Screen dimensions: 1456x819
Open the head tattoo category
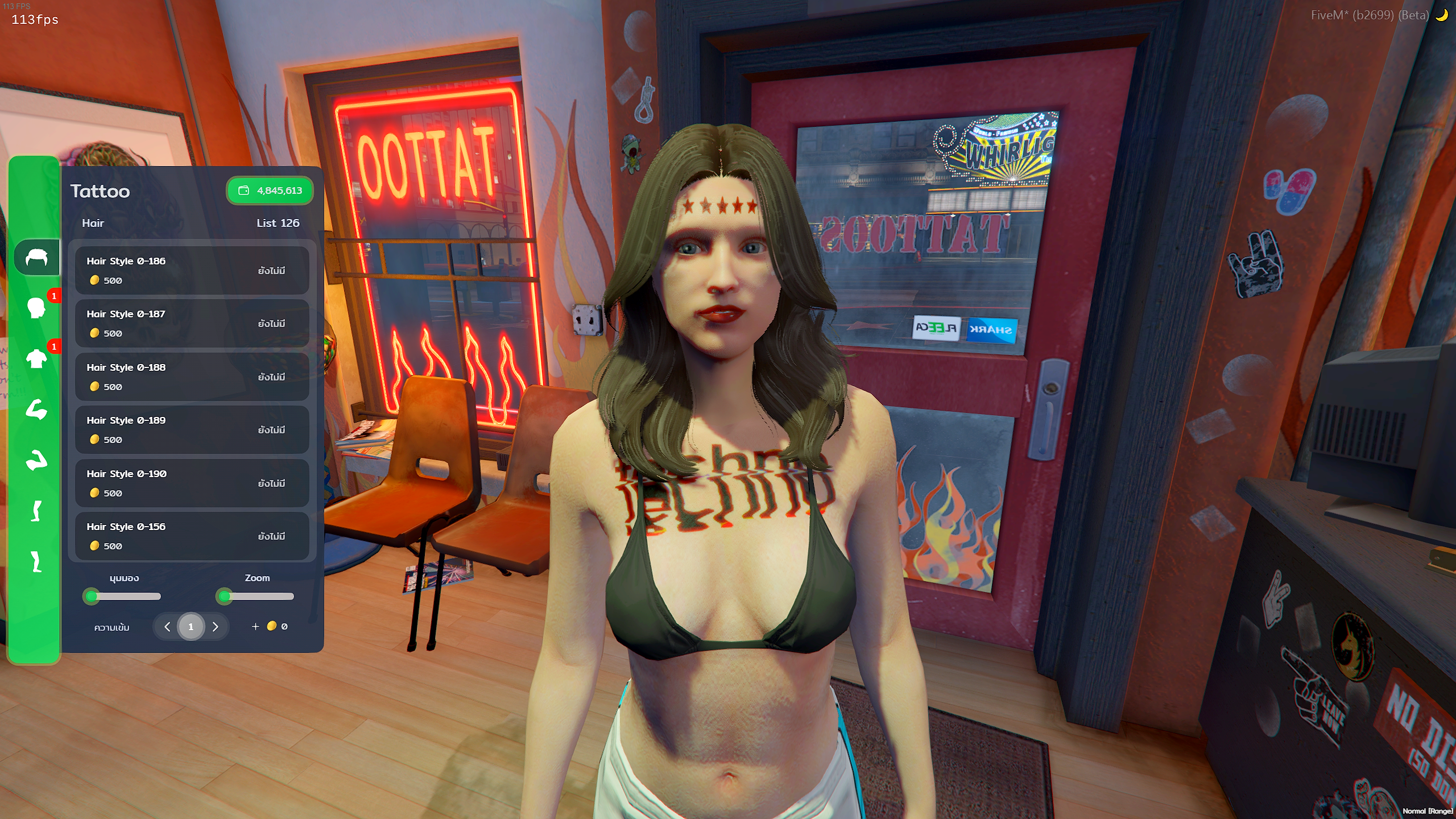pos(37,308)
